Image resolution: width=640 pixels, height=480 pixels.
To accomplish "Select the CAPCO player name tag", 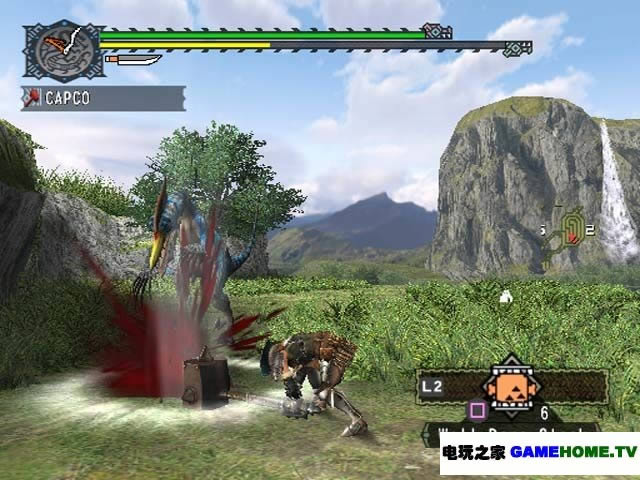I will [x=102, y=98].
